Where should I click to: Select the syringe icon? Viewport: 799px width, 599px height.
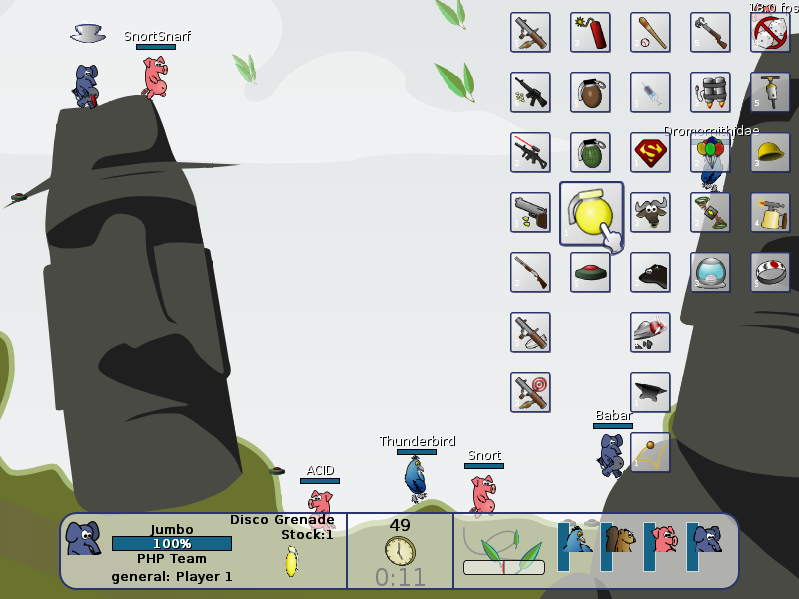tap(650, 92)
